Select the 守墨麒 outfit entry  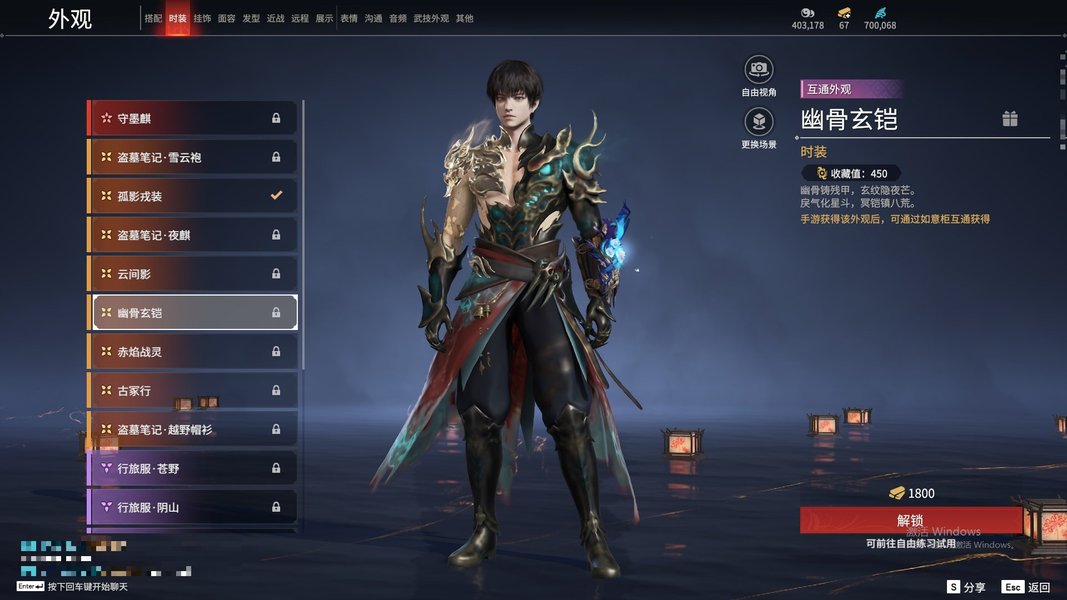click(x=192, y=118)
